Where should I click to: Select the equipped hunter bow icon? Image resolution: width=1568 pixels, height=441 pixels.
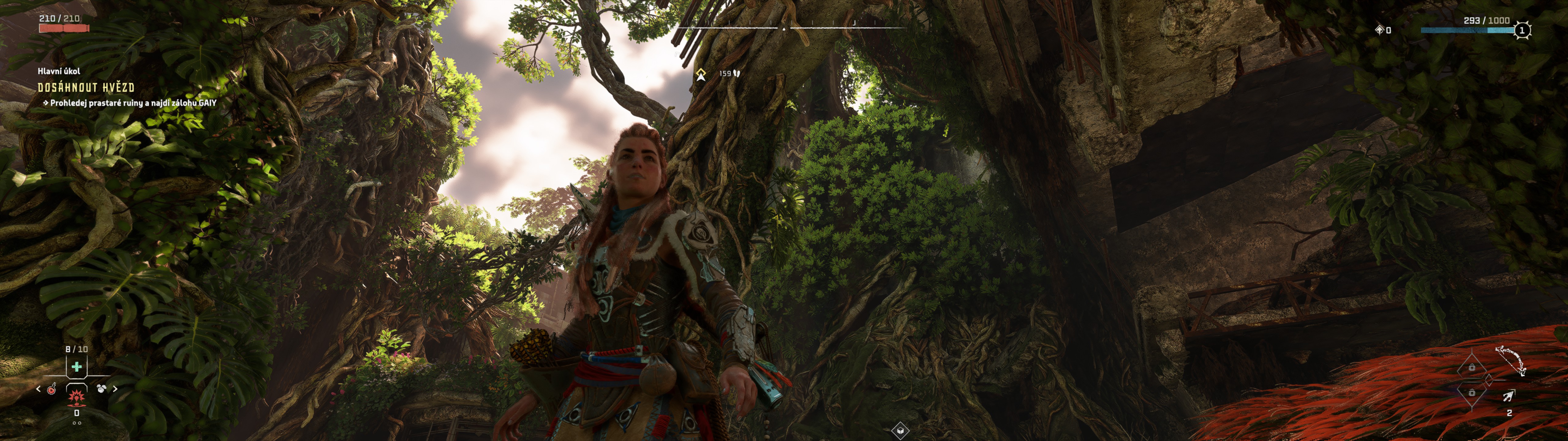tap(1511, 360)
